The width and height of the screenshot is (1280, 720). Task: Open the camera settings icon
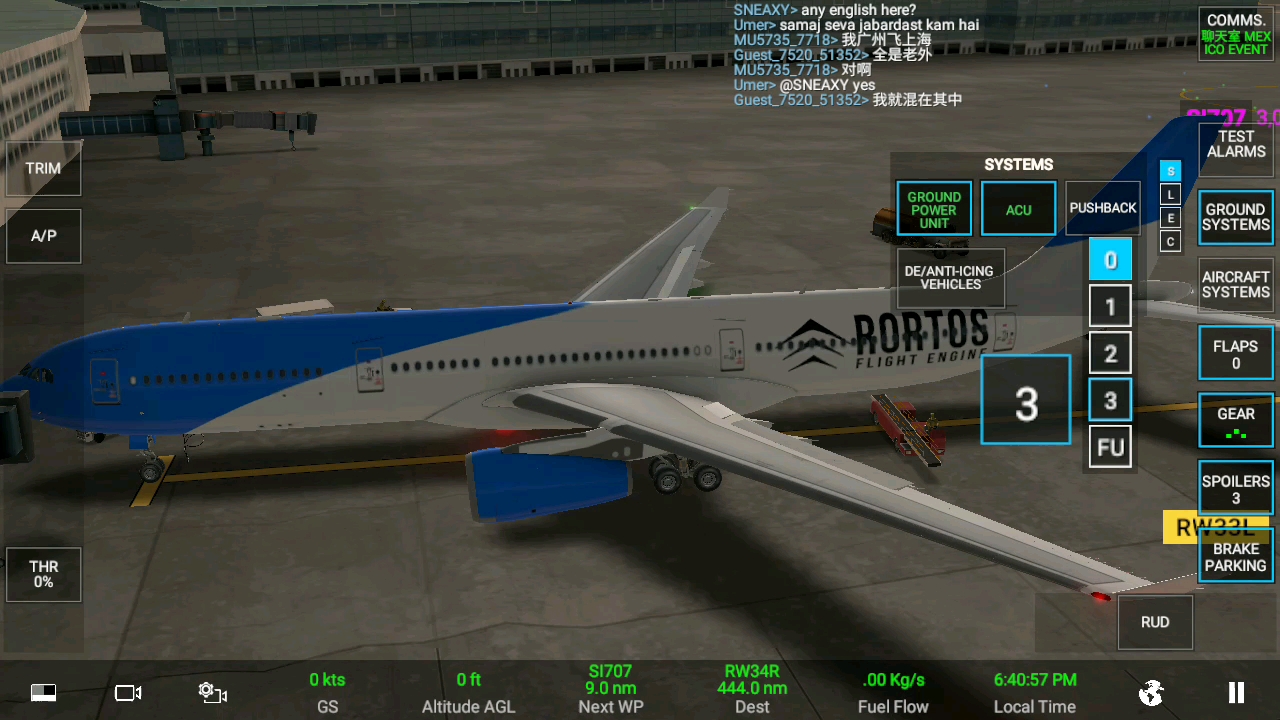pyautogui.click(x=212, y=692)
